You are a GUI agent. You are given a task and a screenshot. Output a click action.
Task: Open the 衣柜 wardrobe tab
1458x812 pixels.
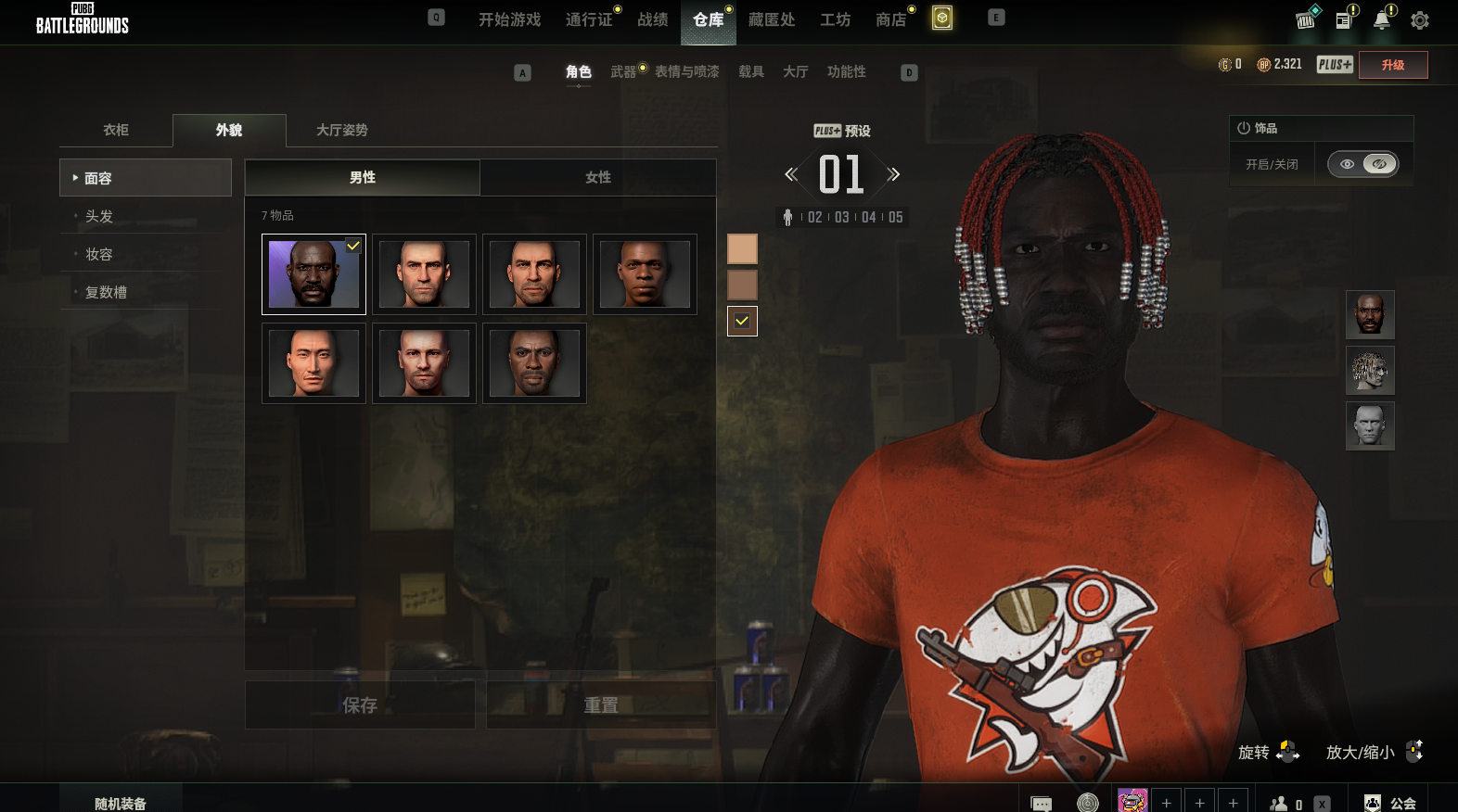pyautogui.click(x=116, y=130)
